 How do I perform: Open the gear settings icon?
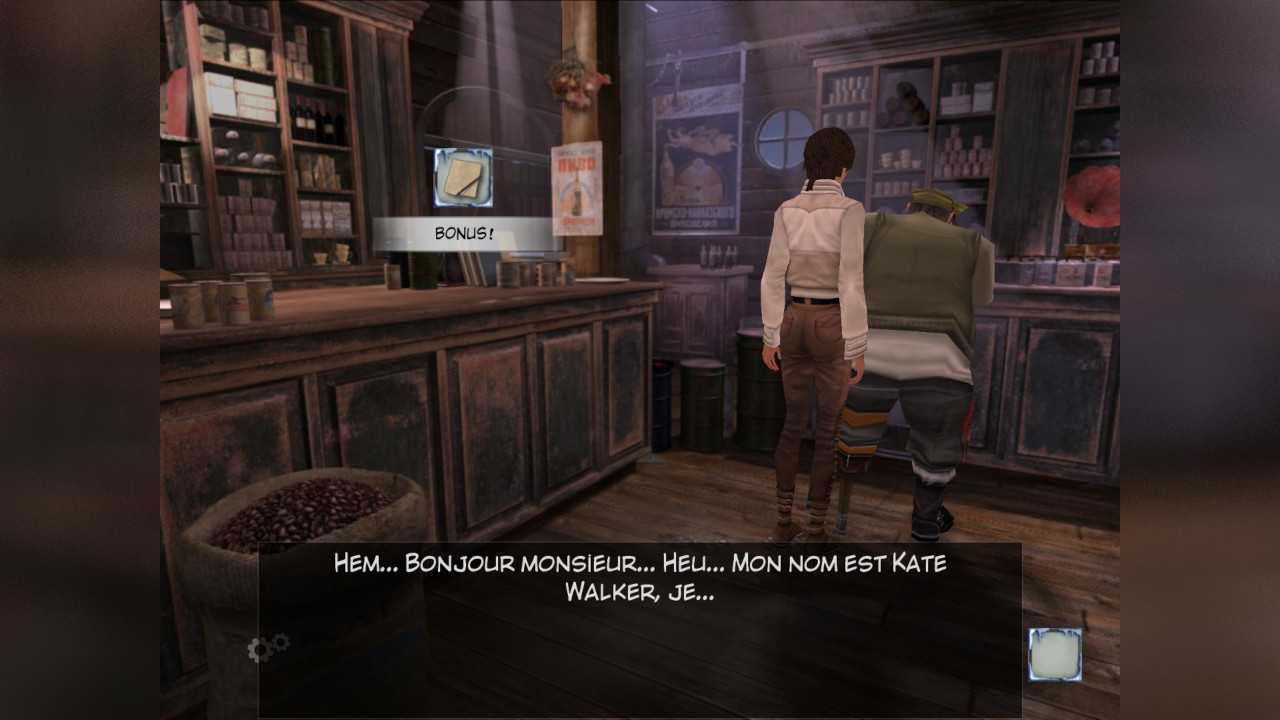click(x=267, y=648)
